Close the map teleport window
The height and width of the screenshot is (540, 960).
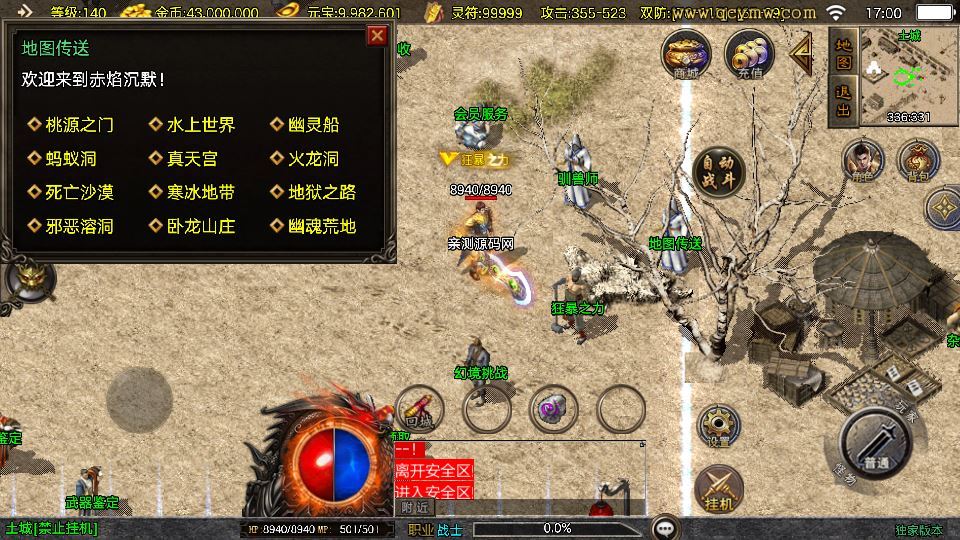pos(377,36)
